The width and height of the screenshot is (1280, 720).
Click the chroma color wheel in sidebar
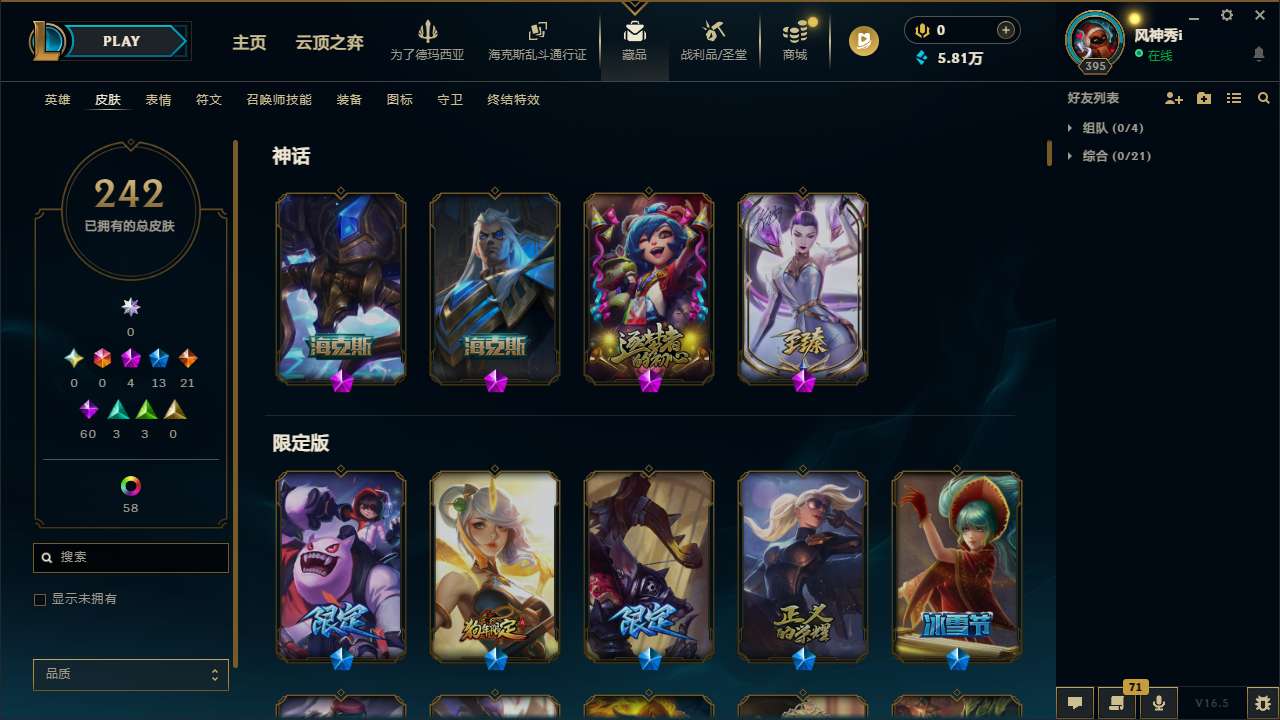pyautogui.click(x=130, y=487)
